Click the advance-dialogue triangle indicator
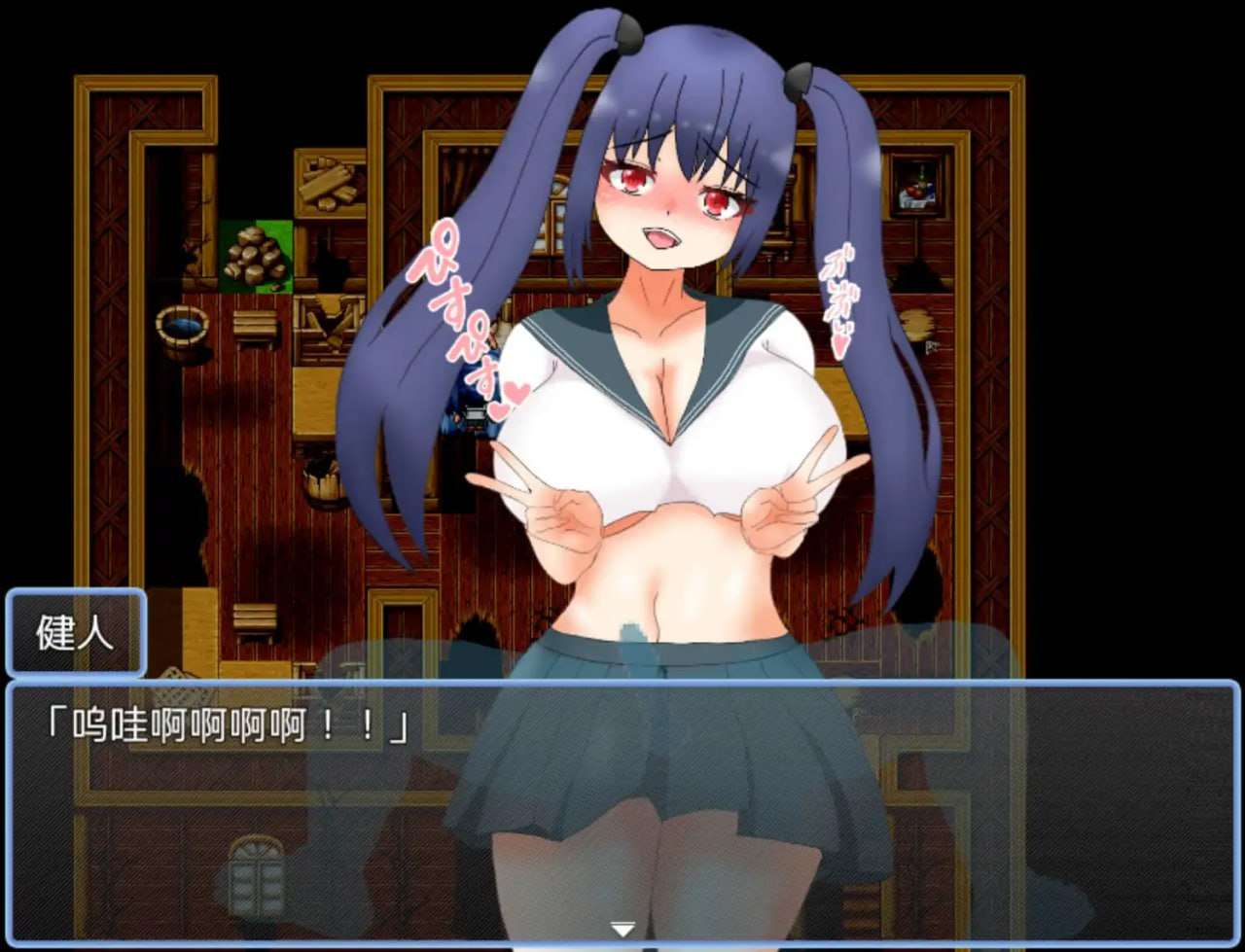This screenshot has height=952, width=1245. pos(621,929)
